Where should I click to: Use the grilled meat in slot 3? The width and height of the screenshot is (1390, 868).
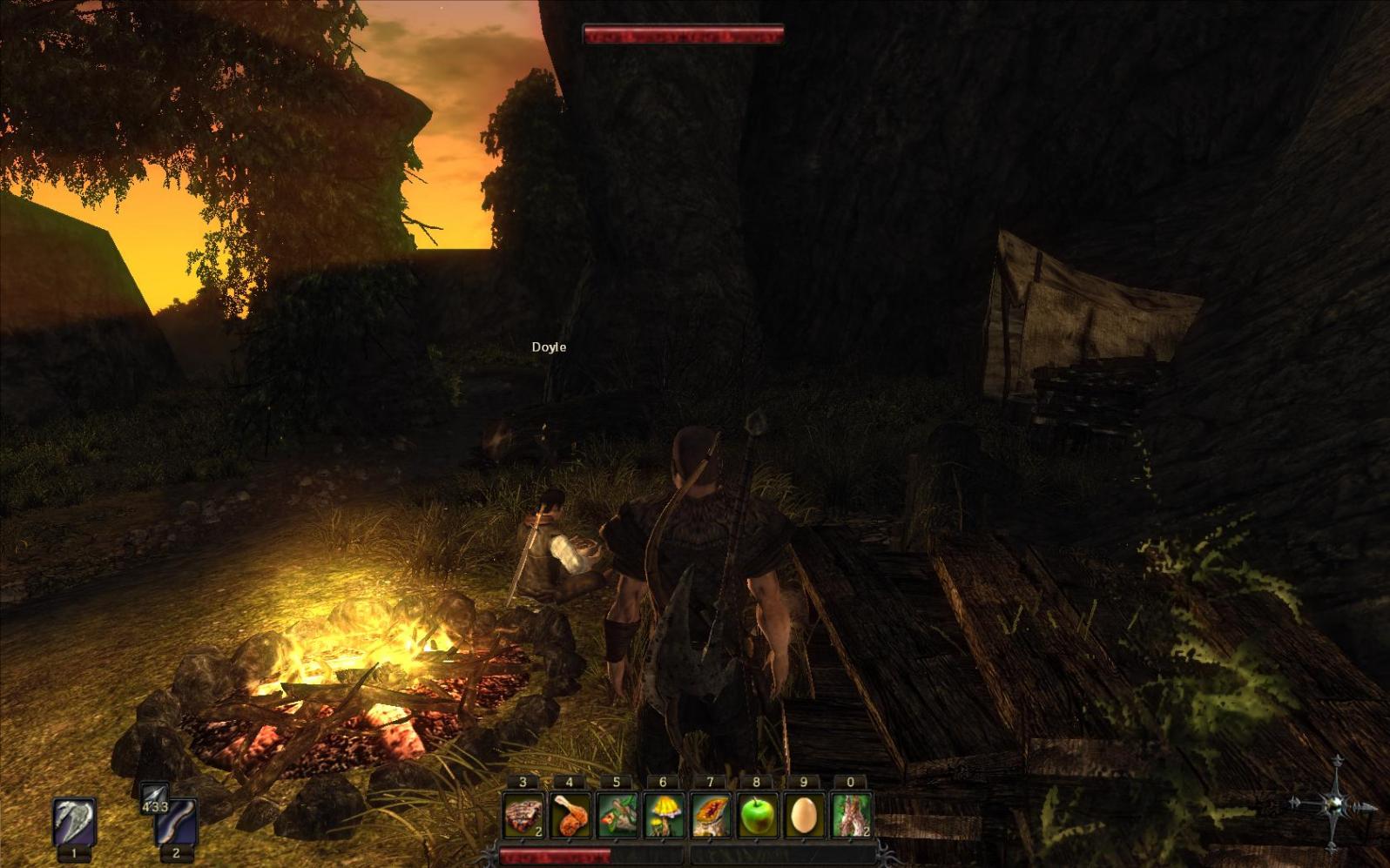pyautogui.click(x=523, y=816)
